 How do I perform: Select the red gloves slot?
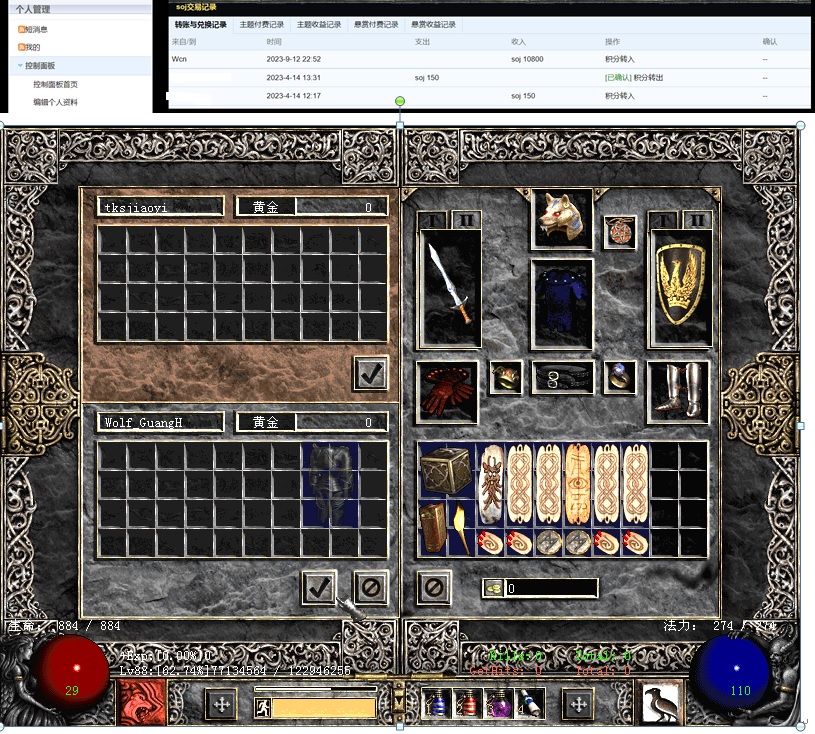coord(447,391)
